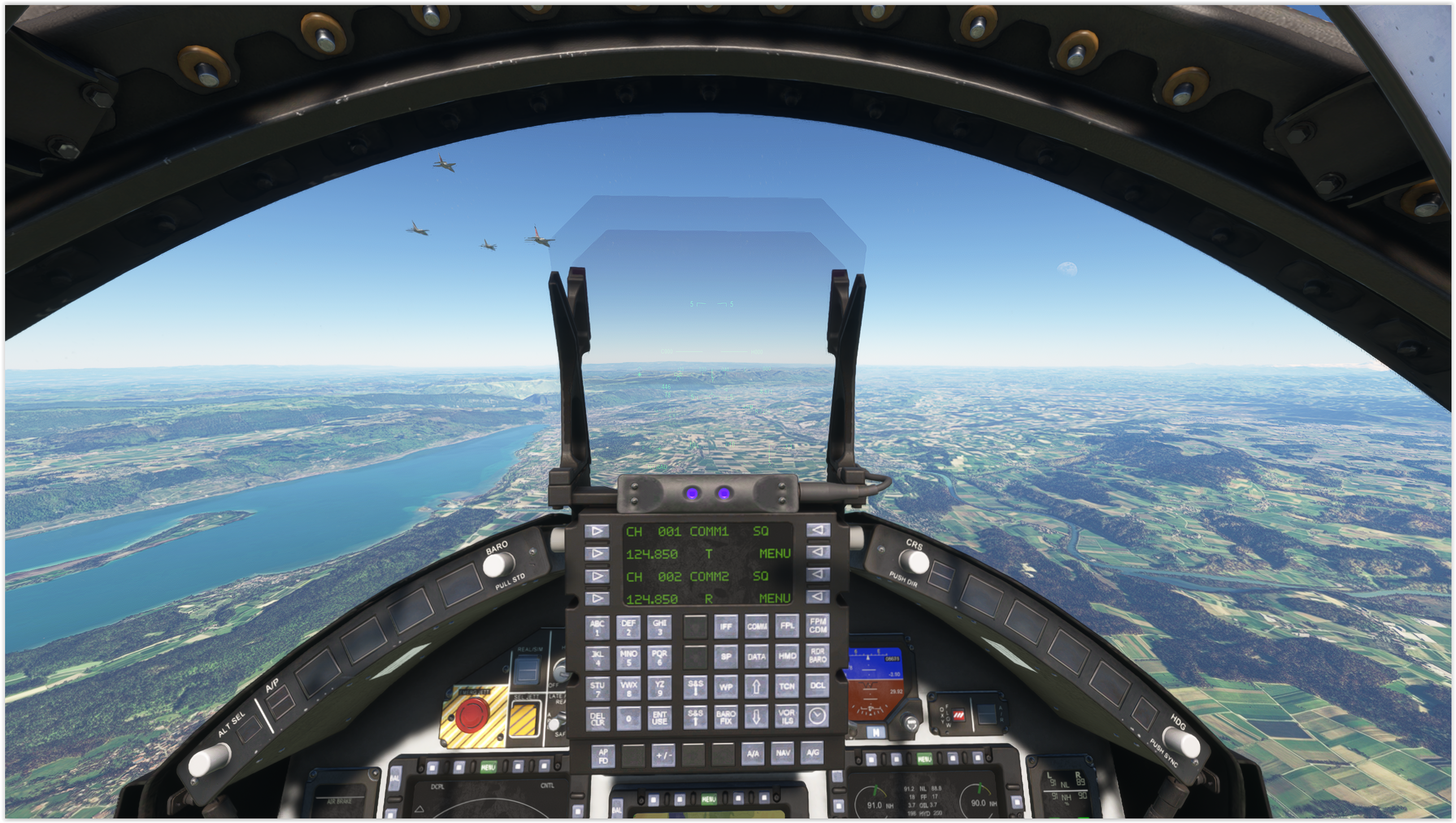1456x823 pixels.
Task: Open the IFF page on the keypad
Action: [x=725, y=626]
